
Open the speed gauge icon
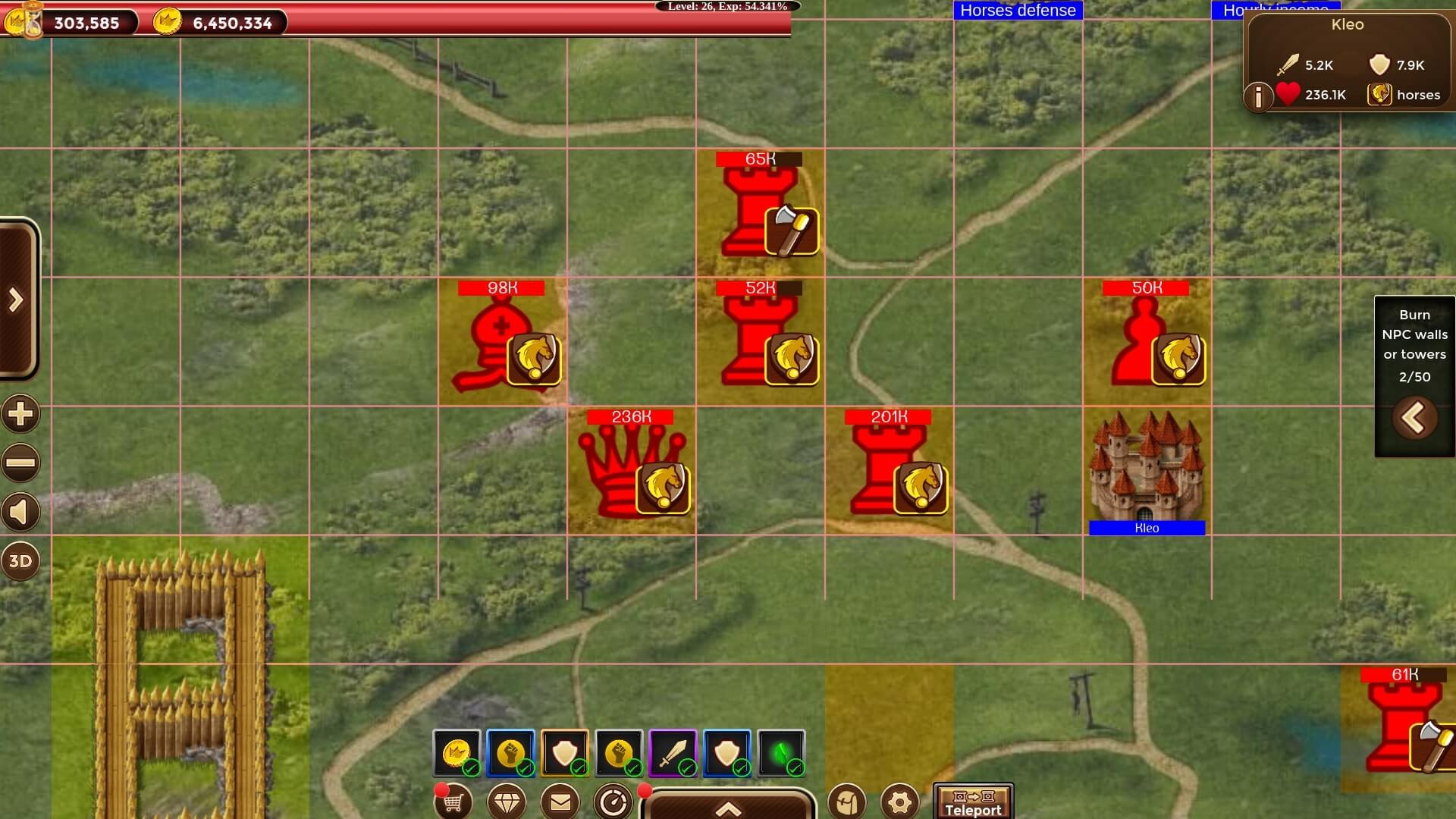(613, 802)
